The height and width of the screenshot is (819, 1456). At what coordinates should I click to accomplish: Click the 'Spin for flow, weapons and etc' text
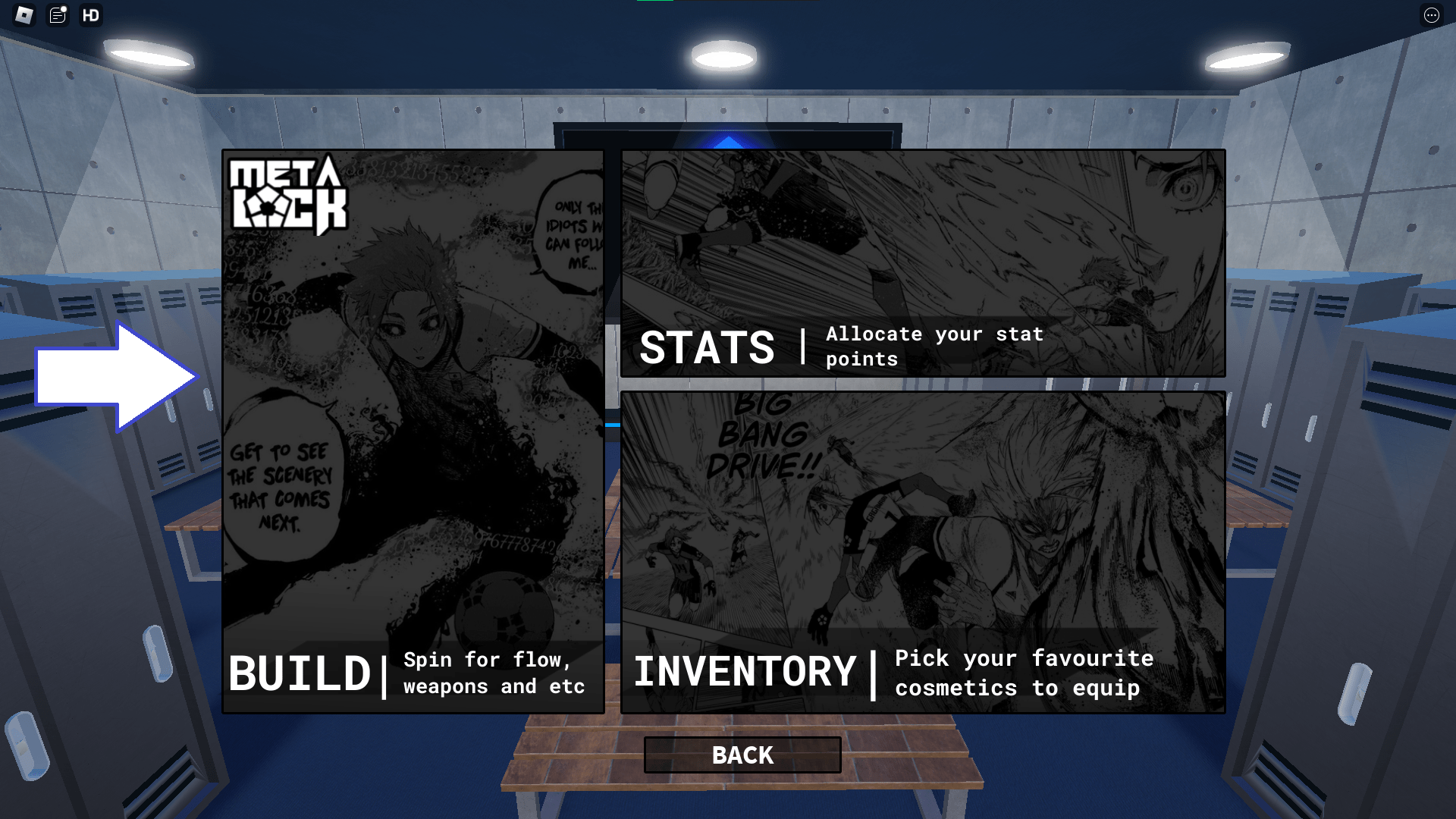point(493,673)
